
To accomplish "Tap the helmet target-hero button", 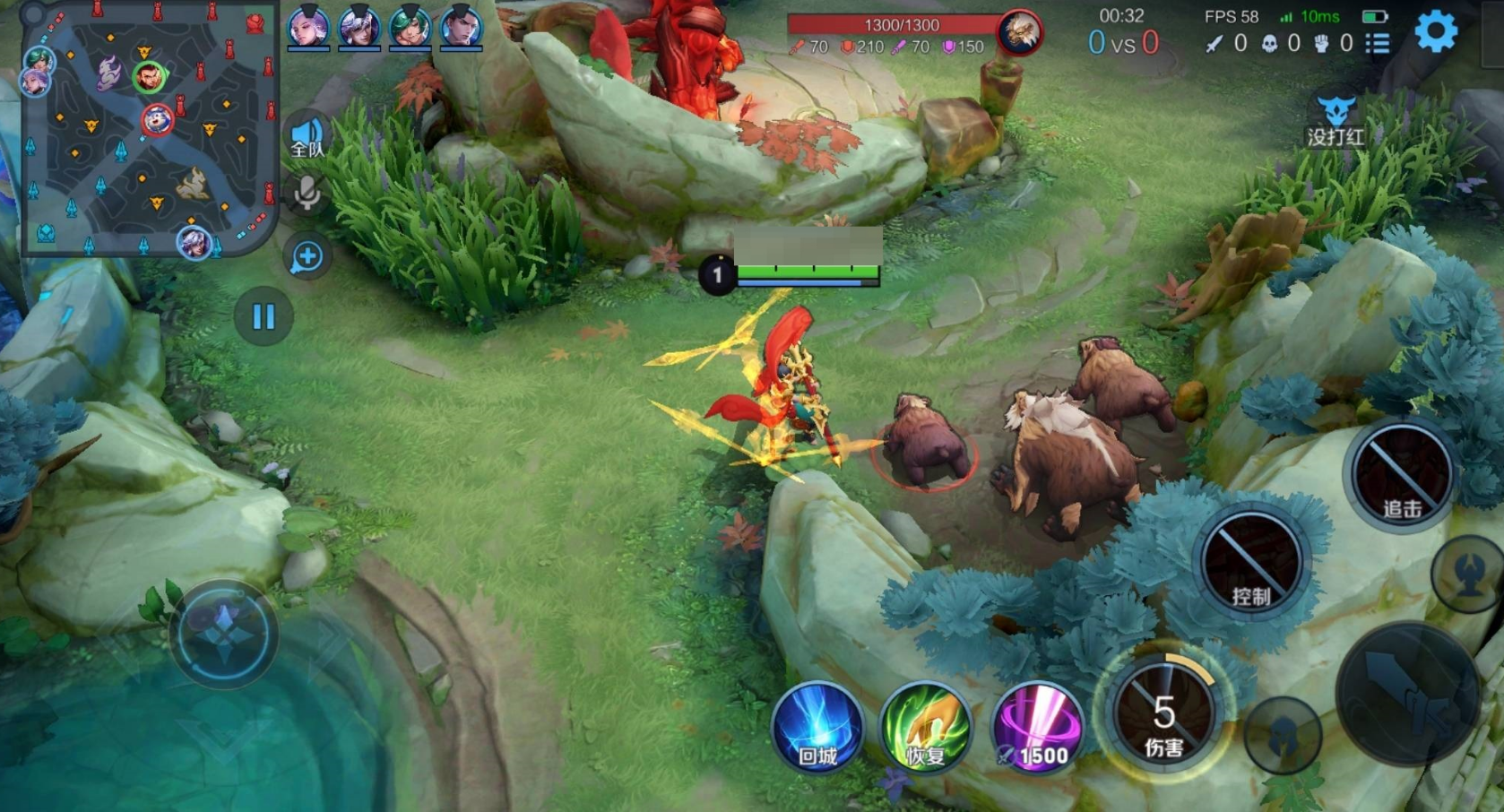I will (1283, 735).
